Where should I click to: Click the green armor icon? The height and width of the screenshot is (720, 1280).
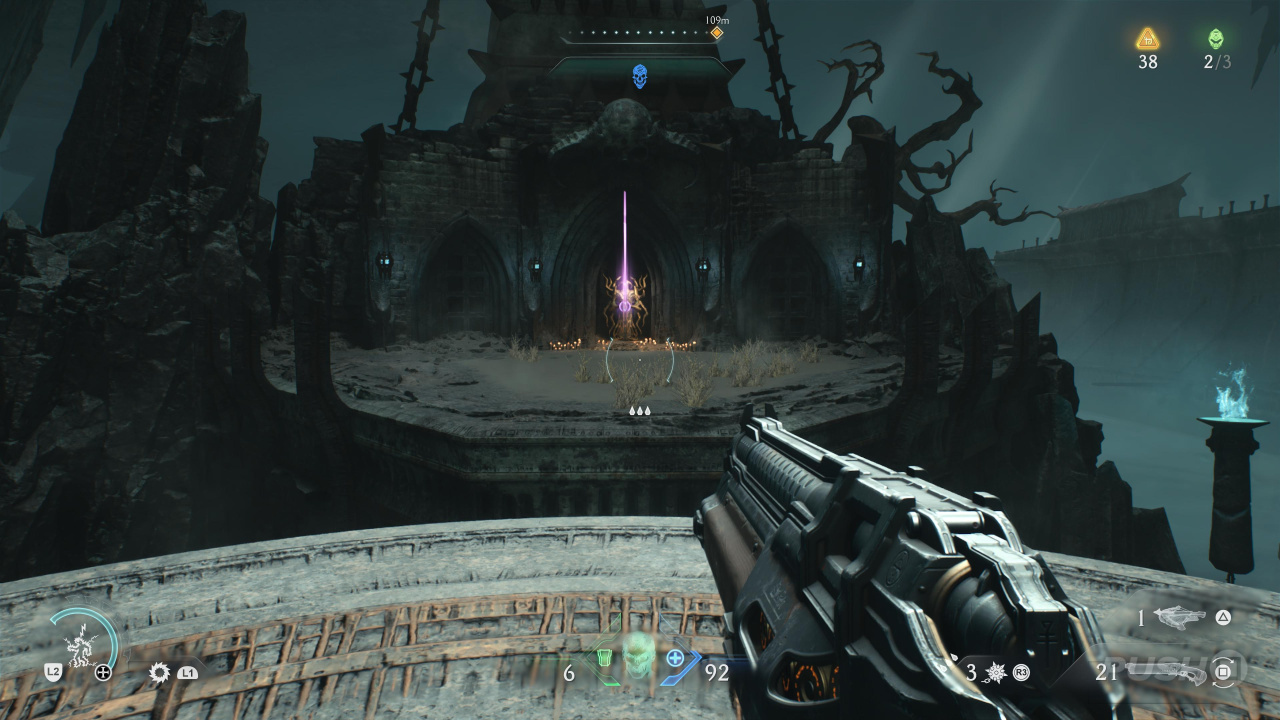(x=604, y=659)
